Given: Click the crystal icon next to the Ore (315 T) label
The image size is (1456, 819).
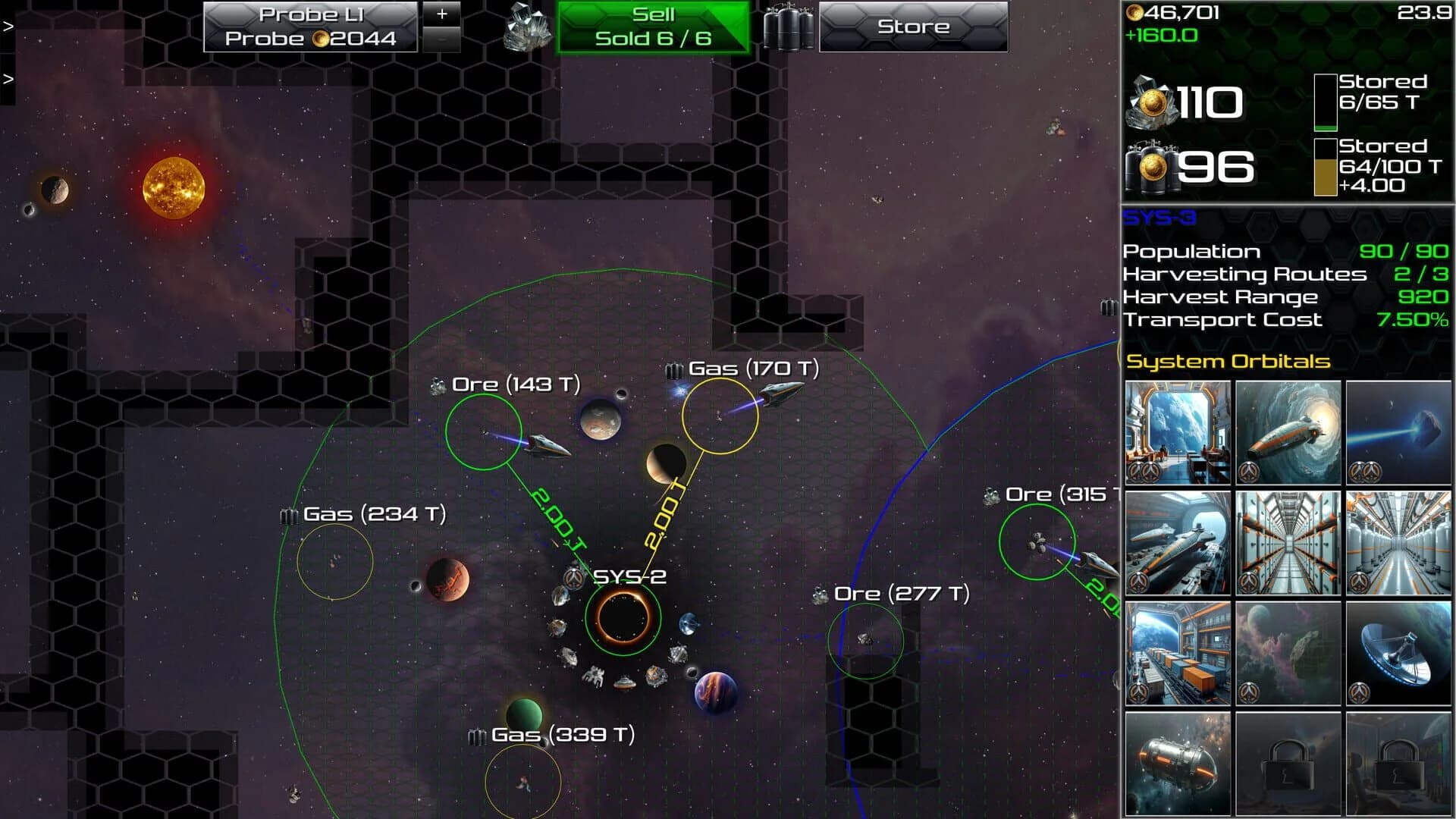Looking at the screenshot, I should [990, 493].
